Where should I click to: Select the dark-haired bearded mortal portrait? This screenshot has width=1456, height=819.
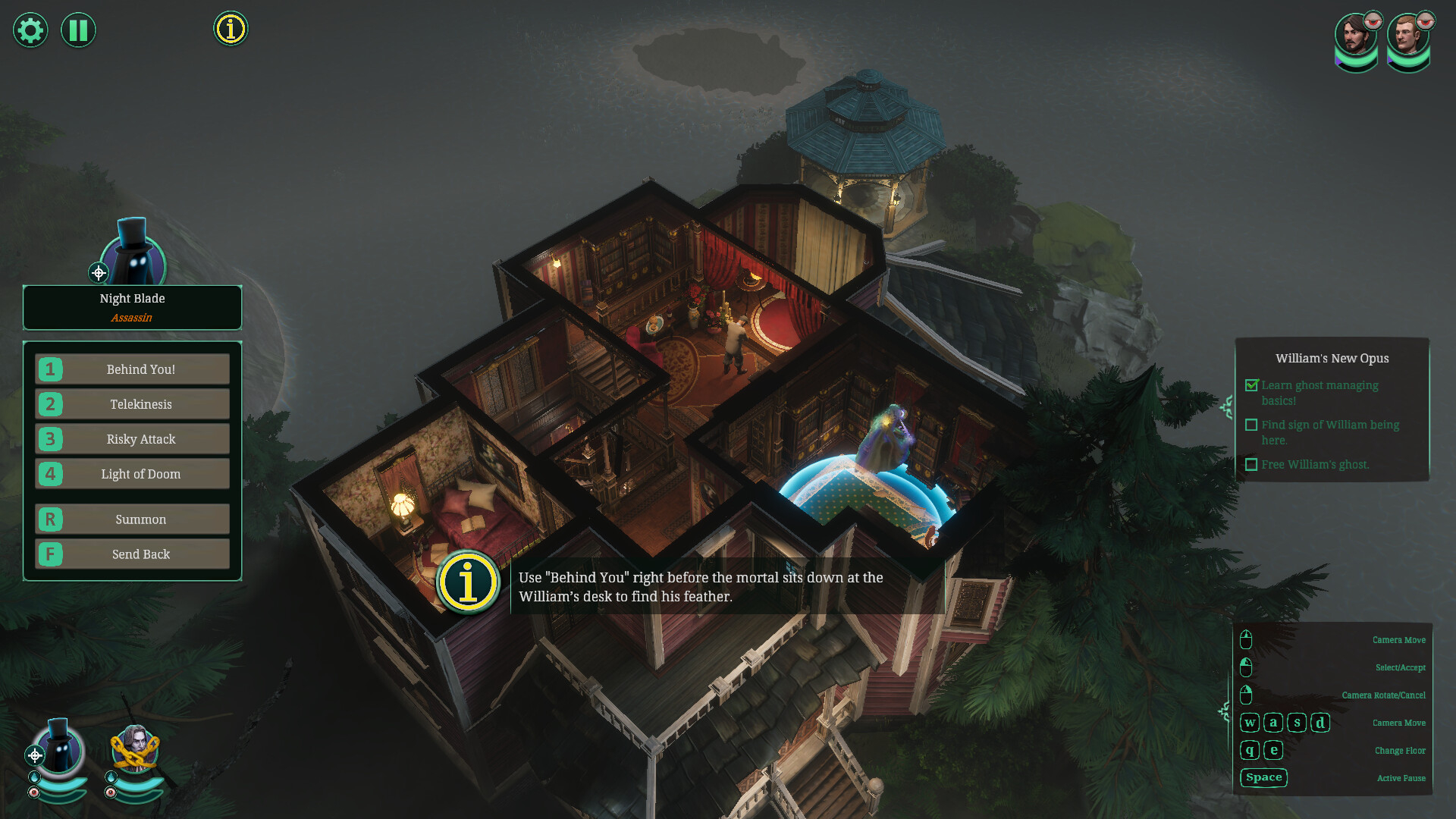[x=1355, y=36]
